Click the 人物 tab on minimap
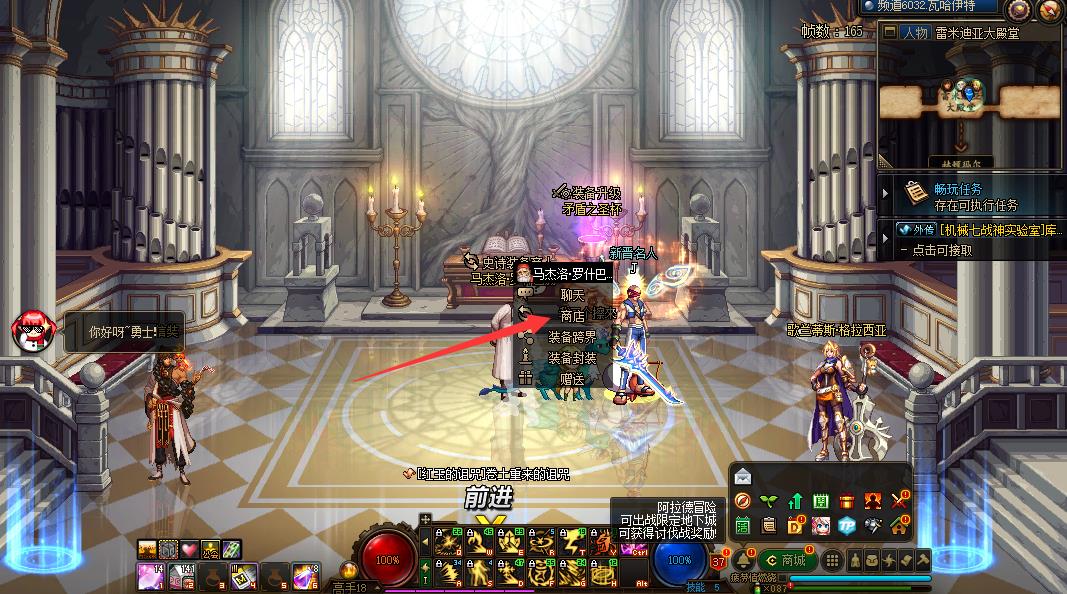 pyautogui.click(x=914, y=32)
